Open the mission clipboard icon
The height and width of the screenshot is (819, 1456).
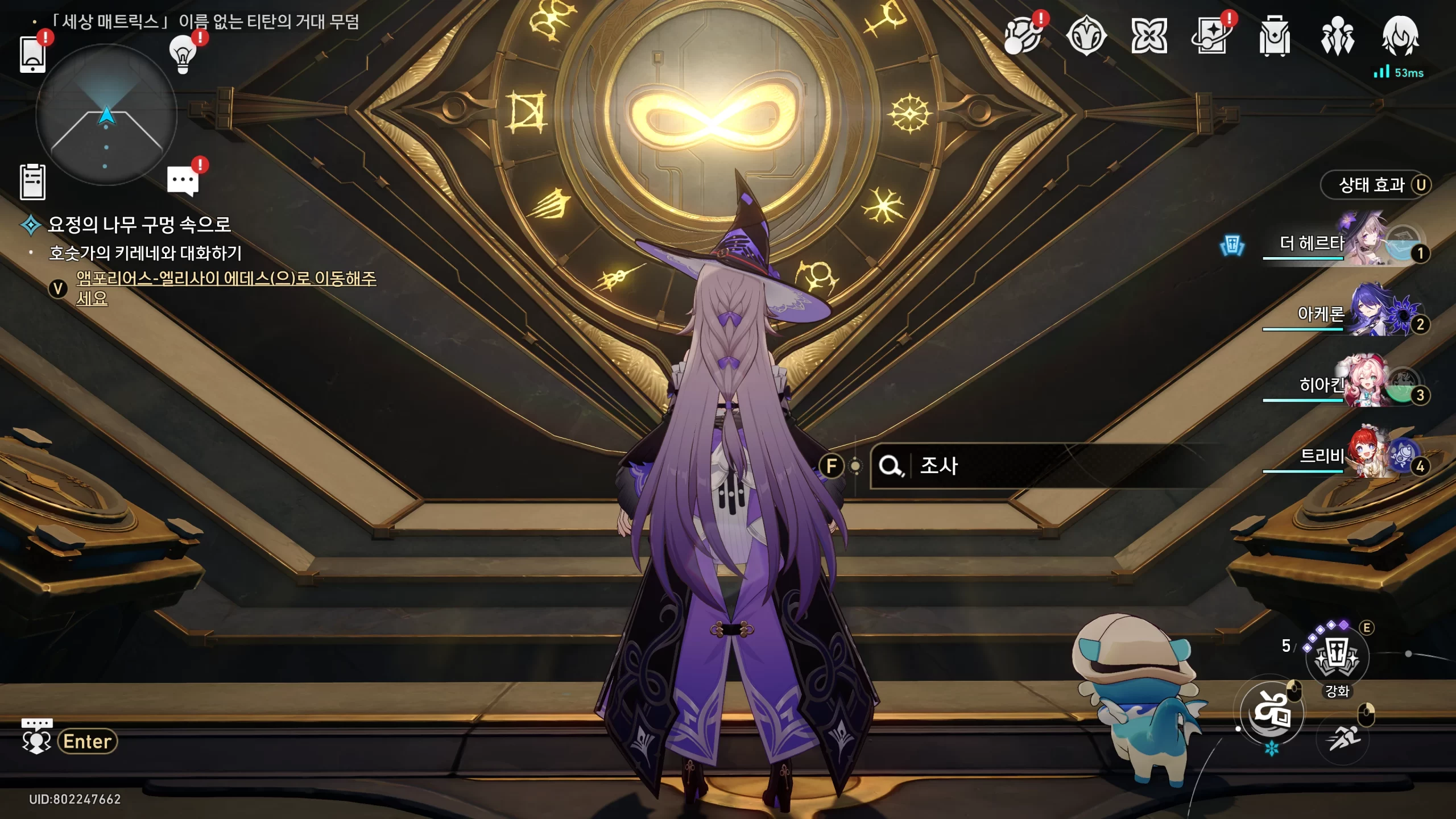coord(32,182)
